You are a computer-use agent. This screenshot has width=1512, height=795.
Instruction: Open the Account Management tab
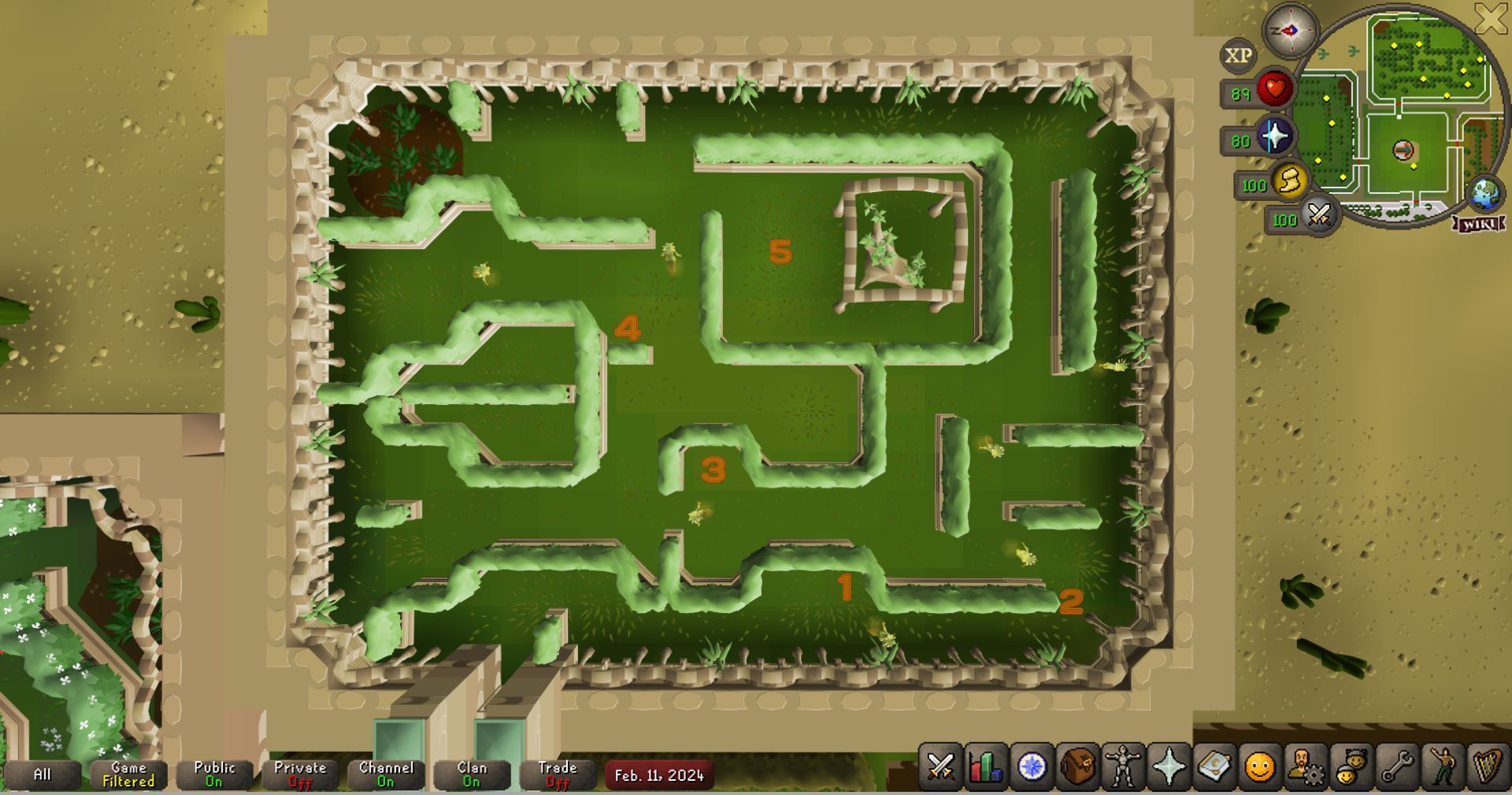[1305, 765]
